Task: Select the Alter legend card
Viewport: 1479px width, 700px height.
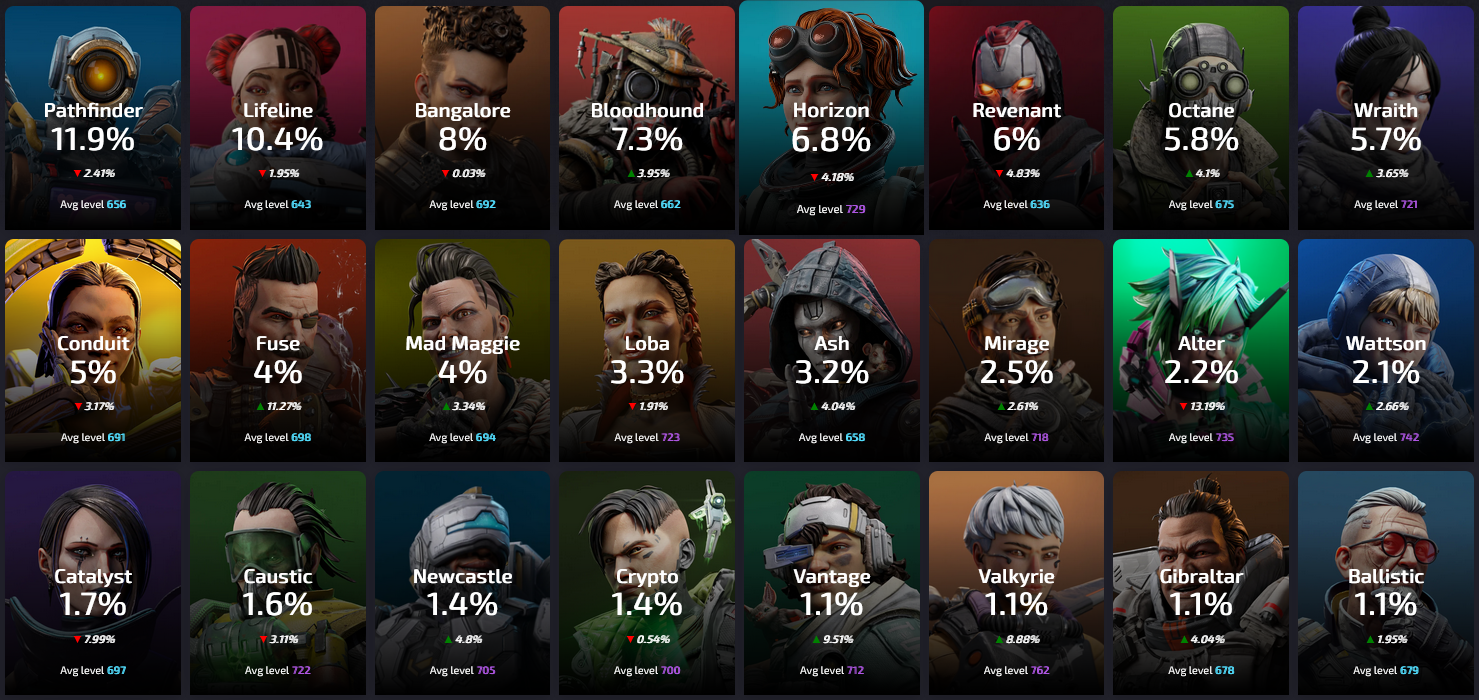Action: [1201, 351]
